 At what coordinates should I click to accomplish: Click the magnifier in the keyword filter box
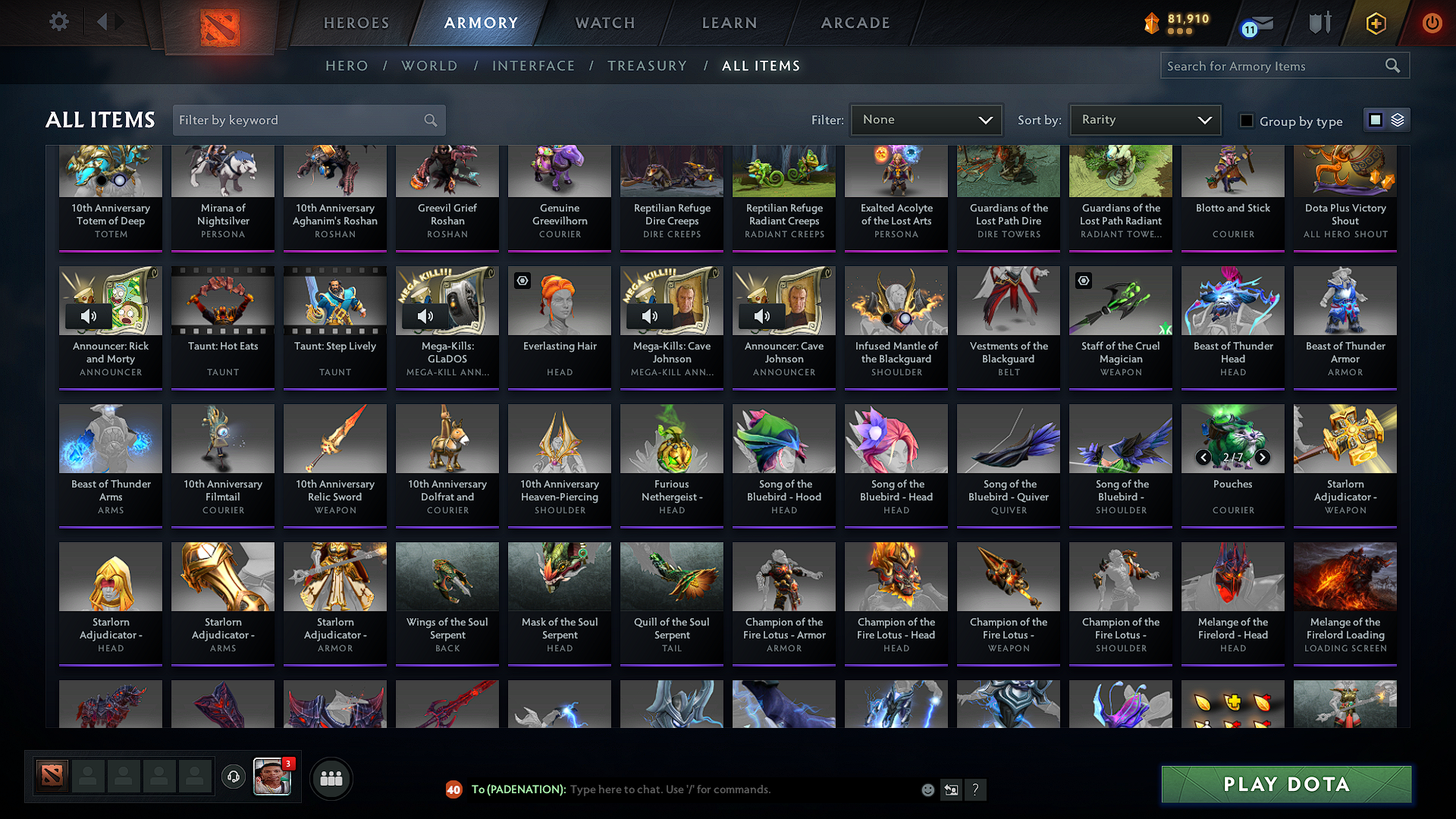coord(430,120)
